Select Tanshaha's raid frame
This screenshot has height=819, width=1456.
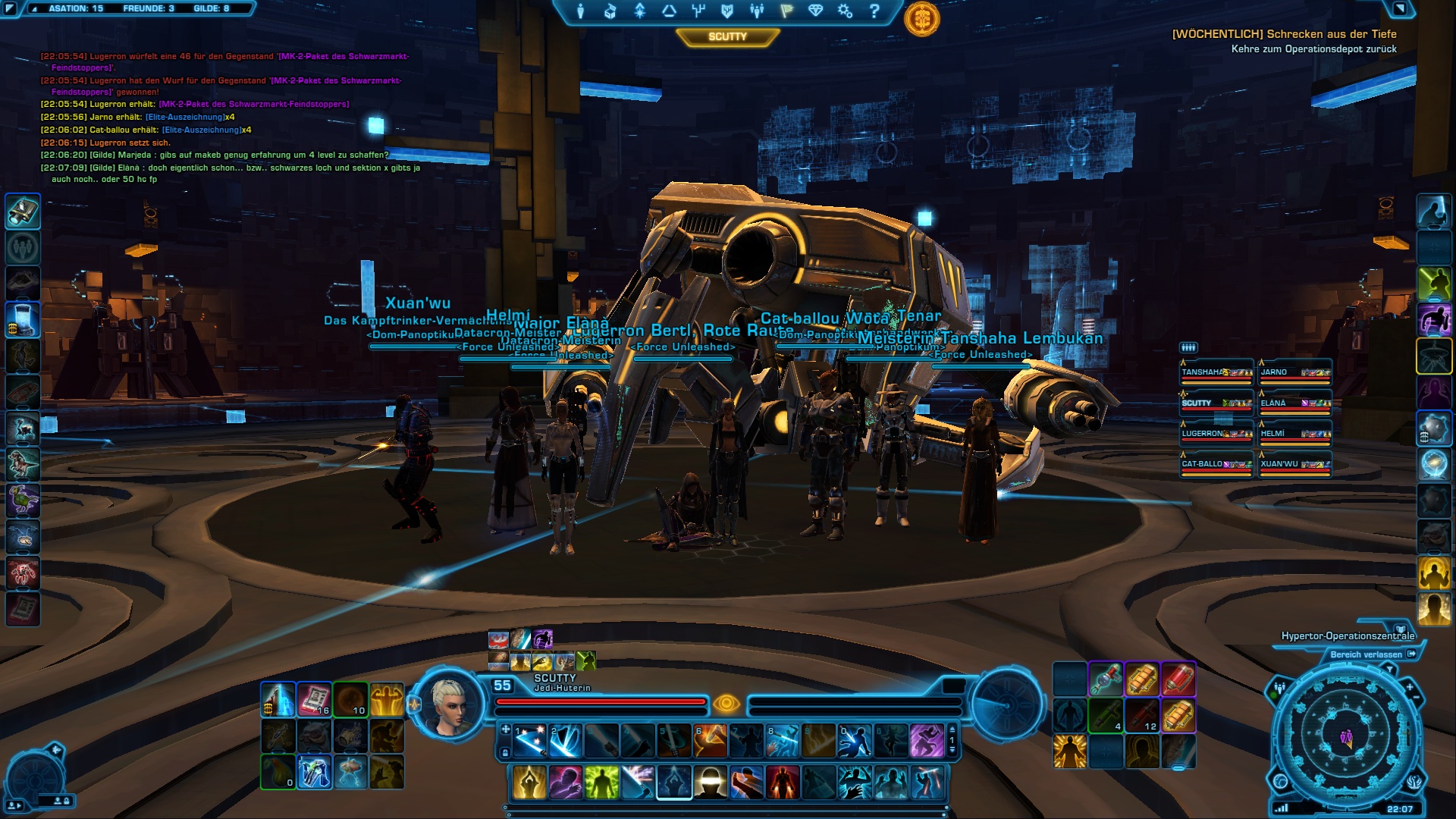pos(1216,373)
